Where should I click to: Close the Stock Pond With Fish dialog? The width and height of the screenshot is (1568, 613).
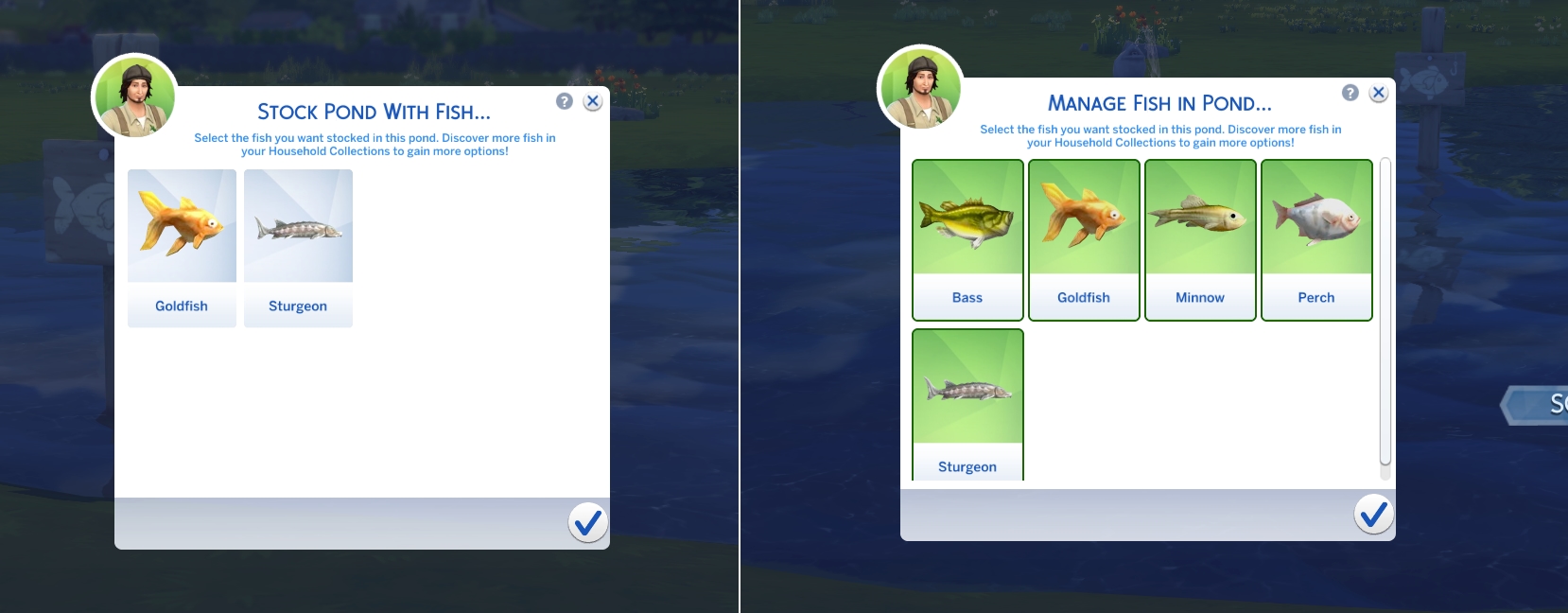(x=593, y=101)
